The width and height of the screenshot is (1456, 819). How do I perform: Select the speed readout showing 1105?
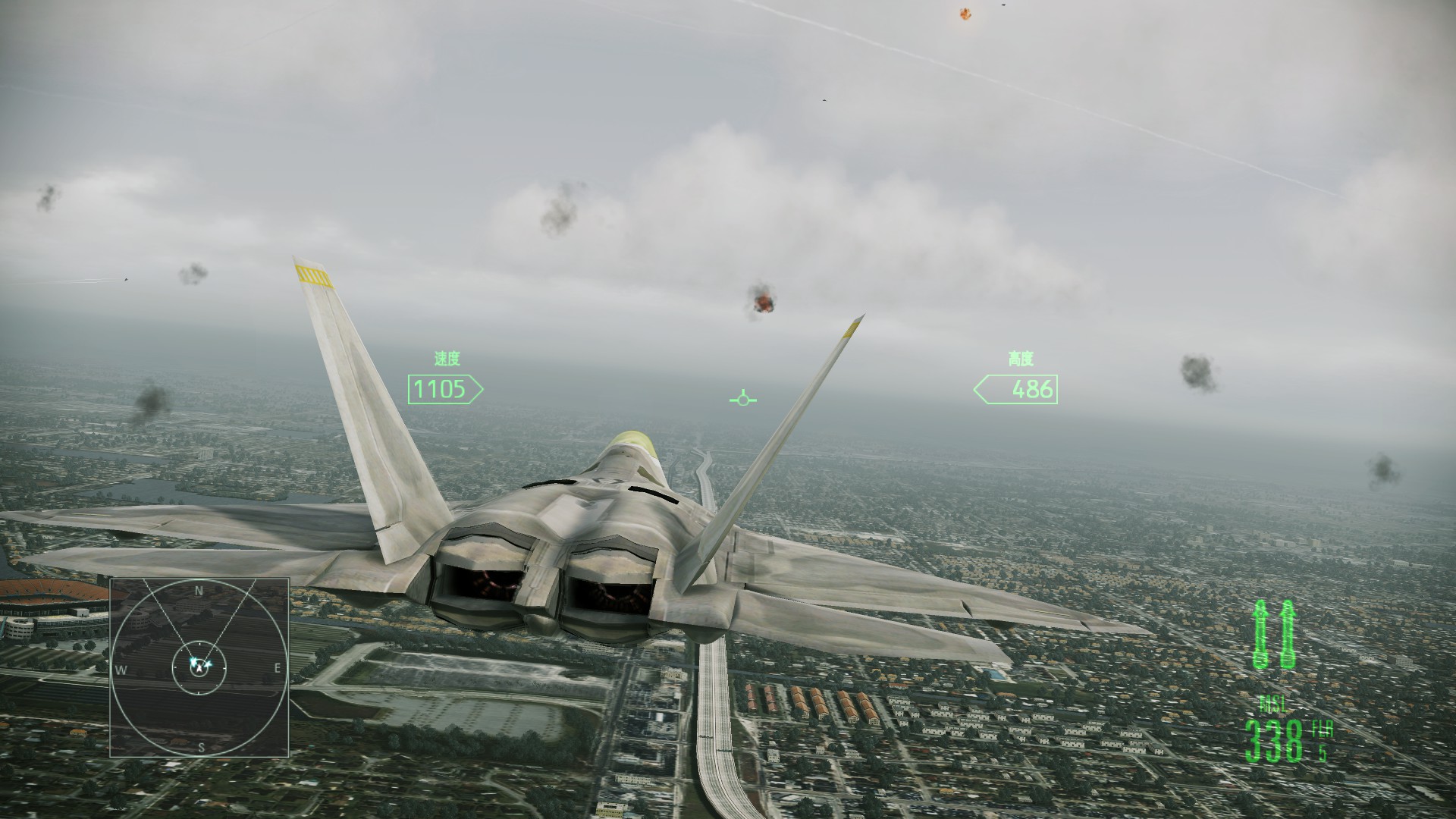coord(440,389)
